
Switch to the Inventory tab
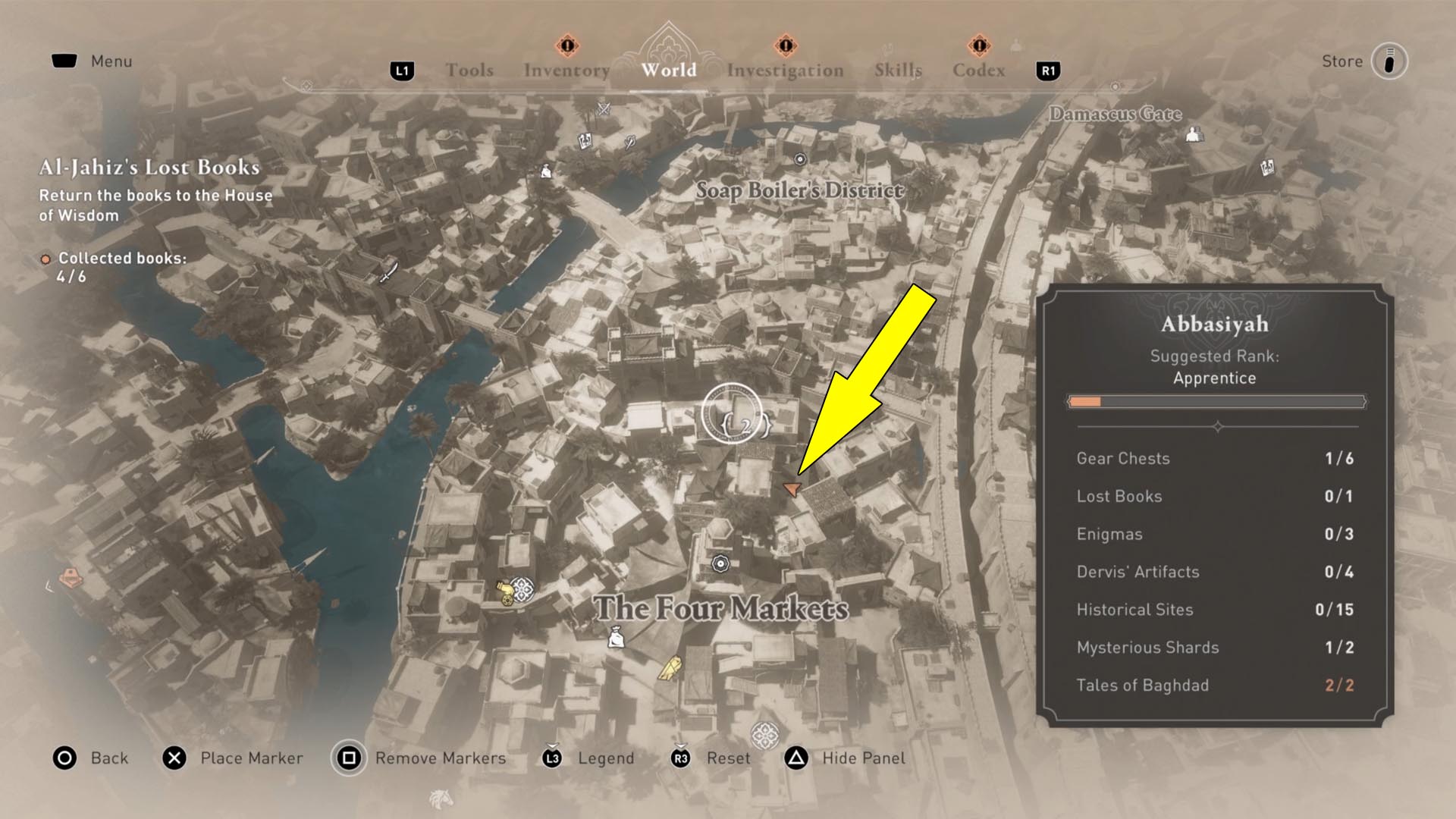[564, 69]
